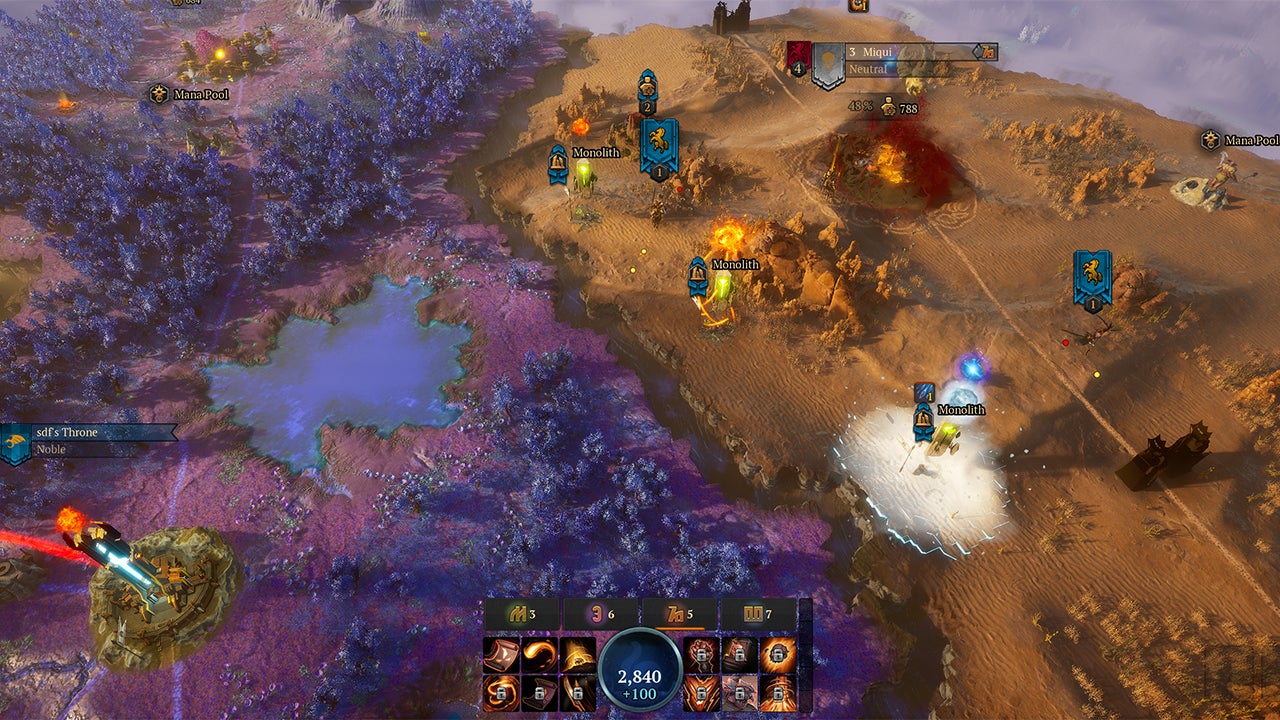Viewport: 1280px width, 720px height.
Task: Click the locked dark scroll spell
Action: pyautogui.click(x=539, y=692)
